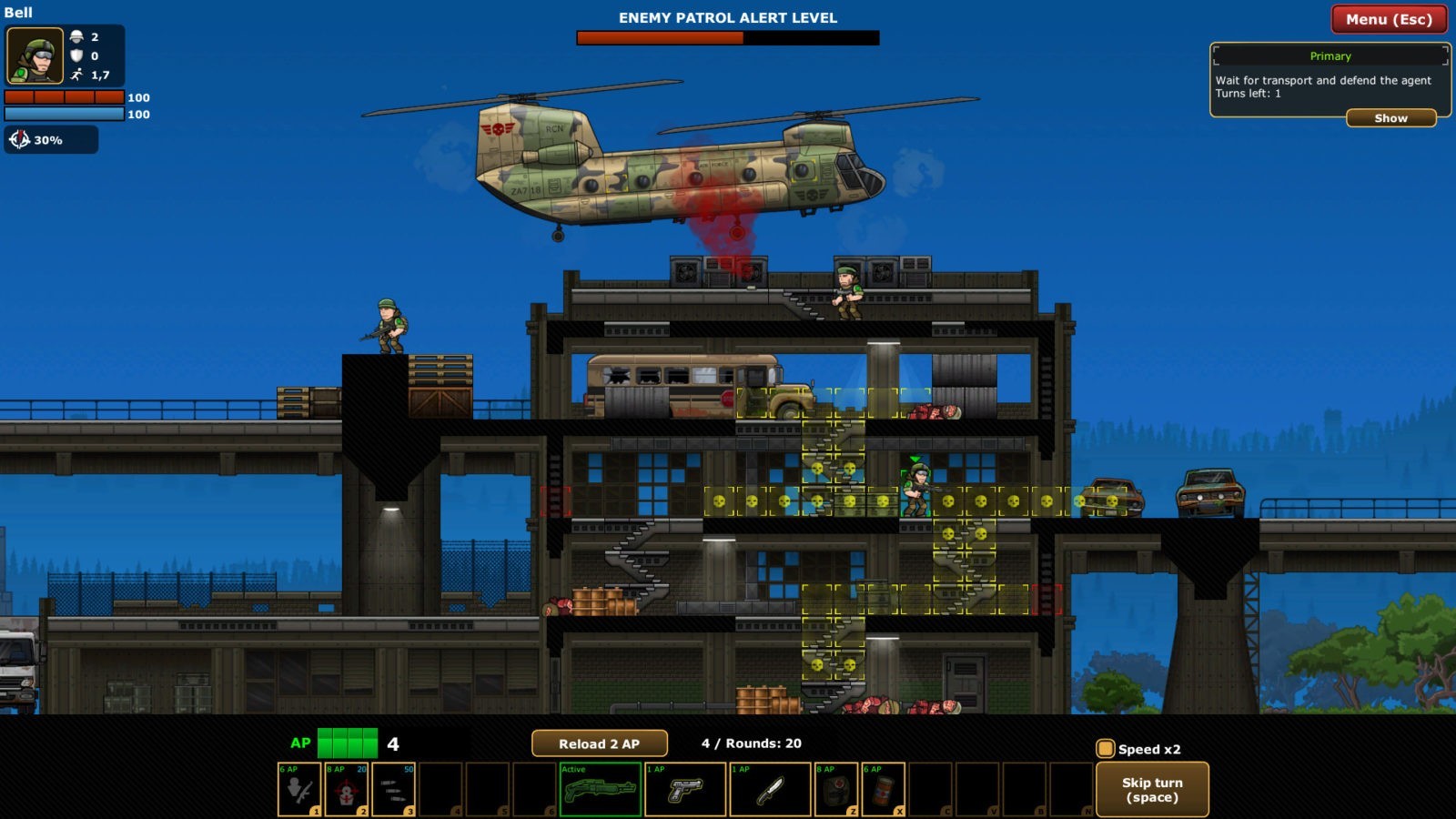
Task: Activate the red crosshair aimed shot ability
Action: [x=347, y=790]
